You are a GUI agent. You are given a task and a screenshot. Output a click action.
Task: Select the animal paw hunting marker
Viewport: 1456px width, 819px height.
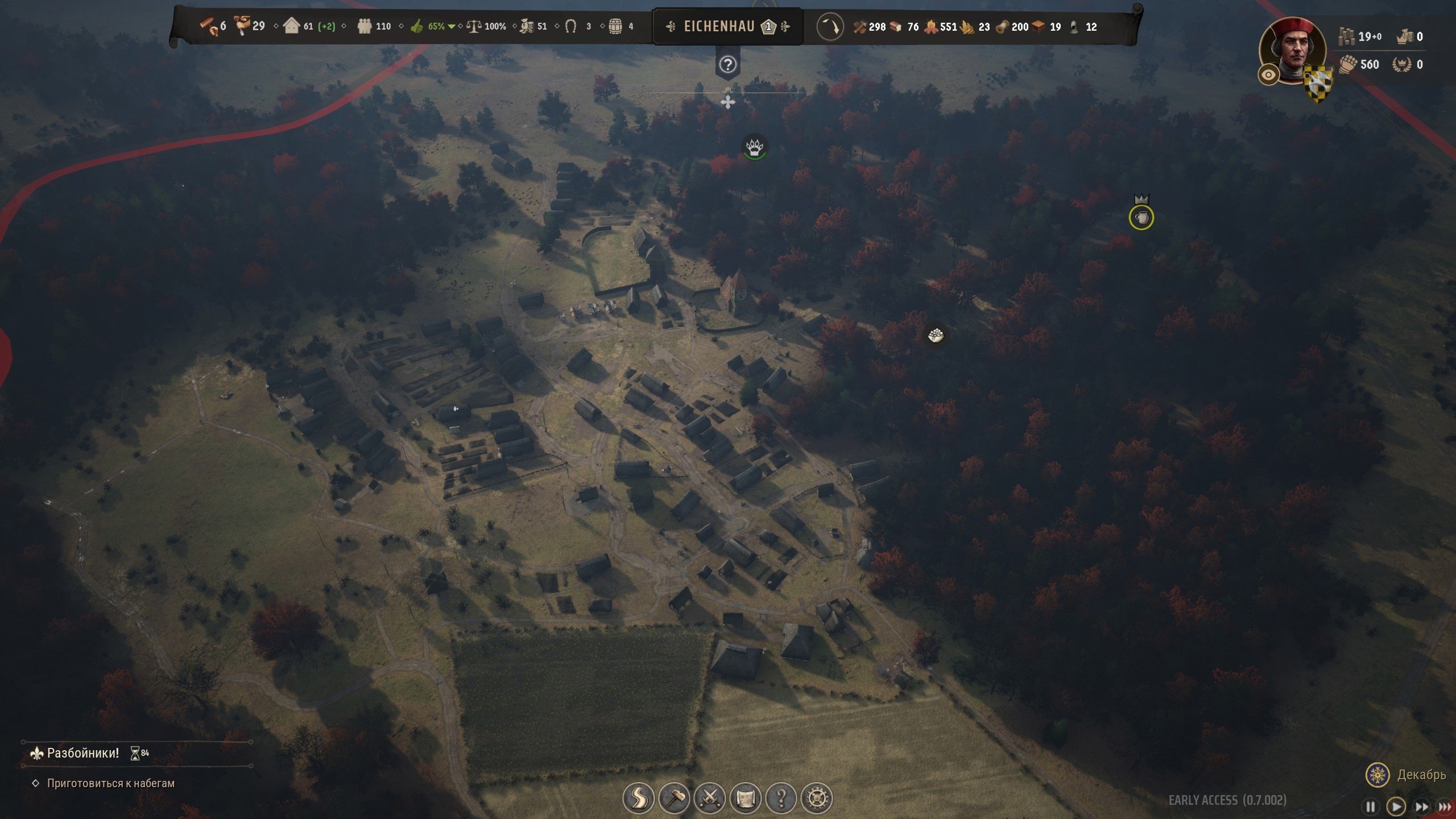pyautogui.click(x=755, y=147)
